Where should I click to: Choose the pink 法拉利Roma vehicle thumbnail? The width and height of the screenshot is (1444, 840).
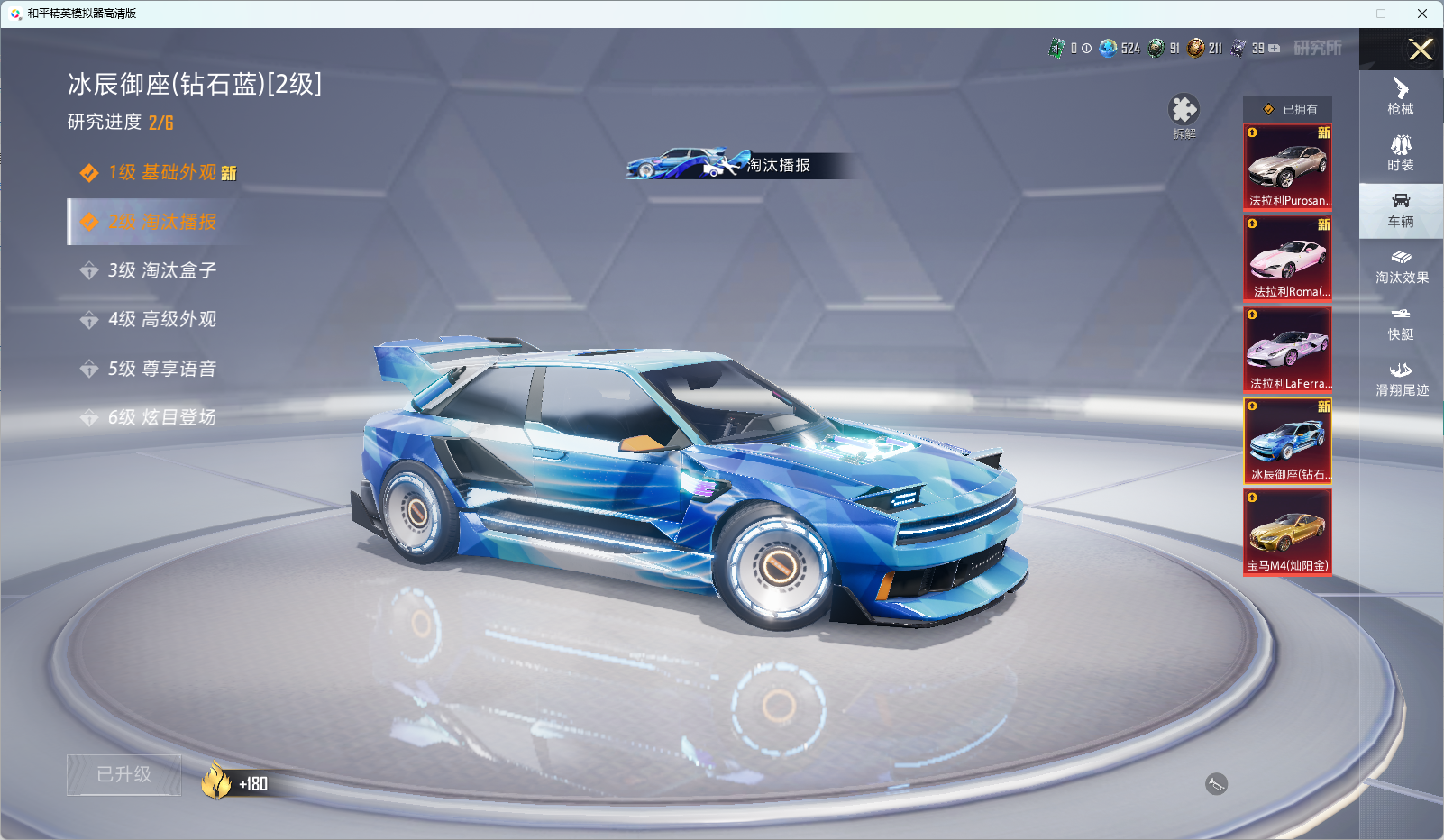point(1287,258)
